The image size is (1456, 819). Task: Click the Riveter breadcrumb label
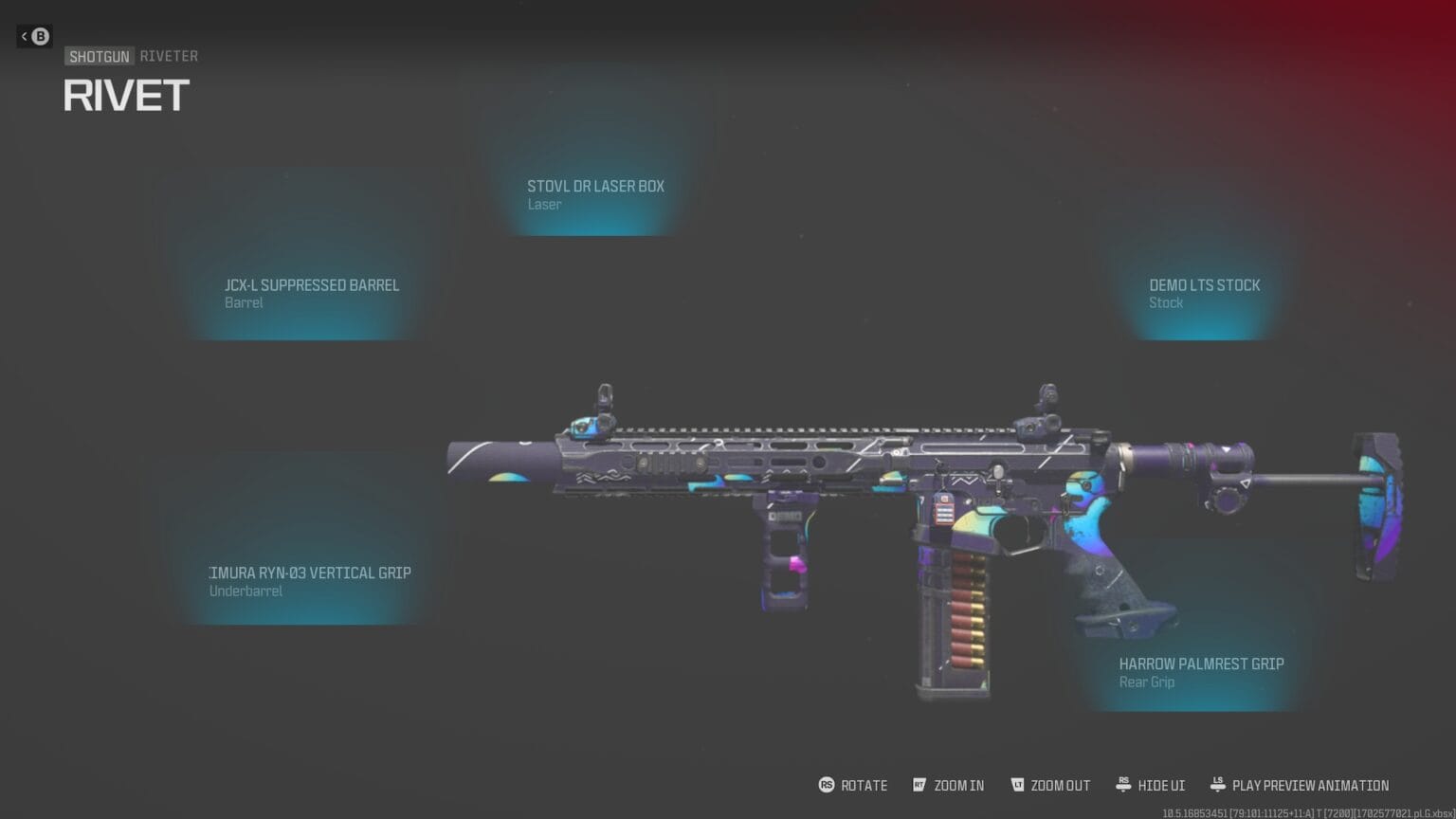[169, 56]
